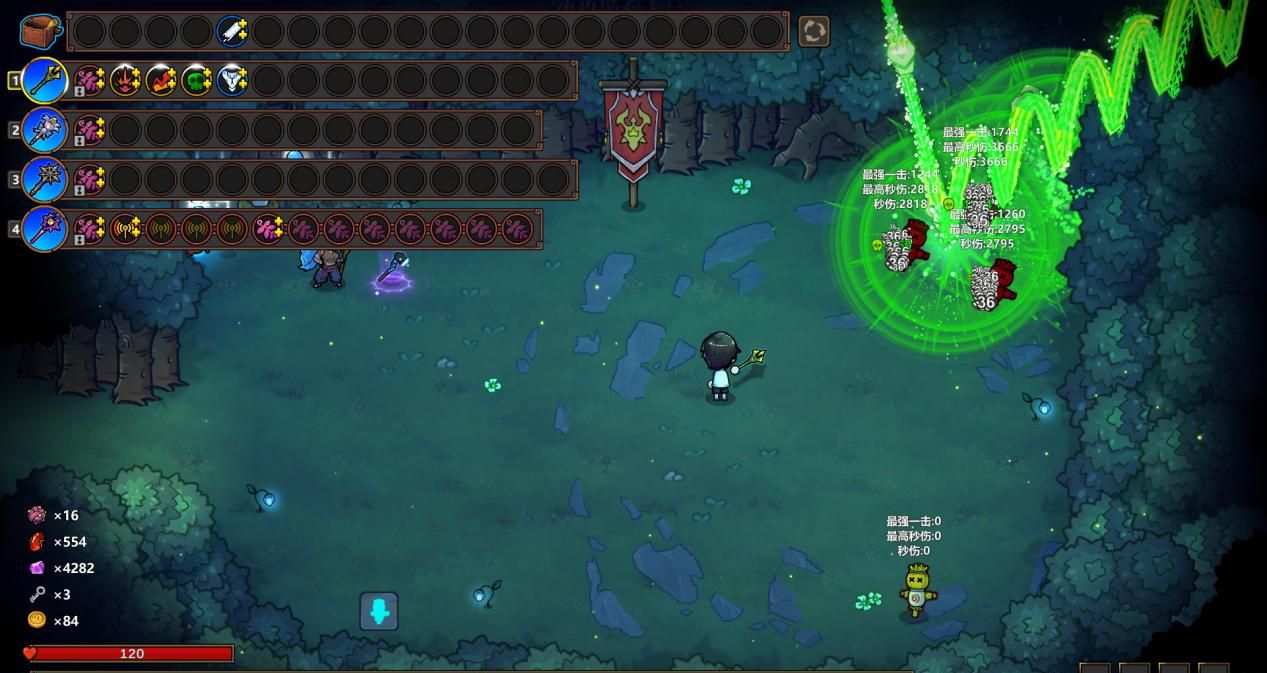
Task: Select wand 1 with the golden trident staff
Action: (x=44, y=80)
